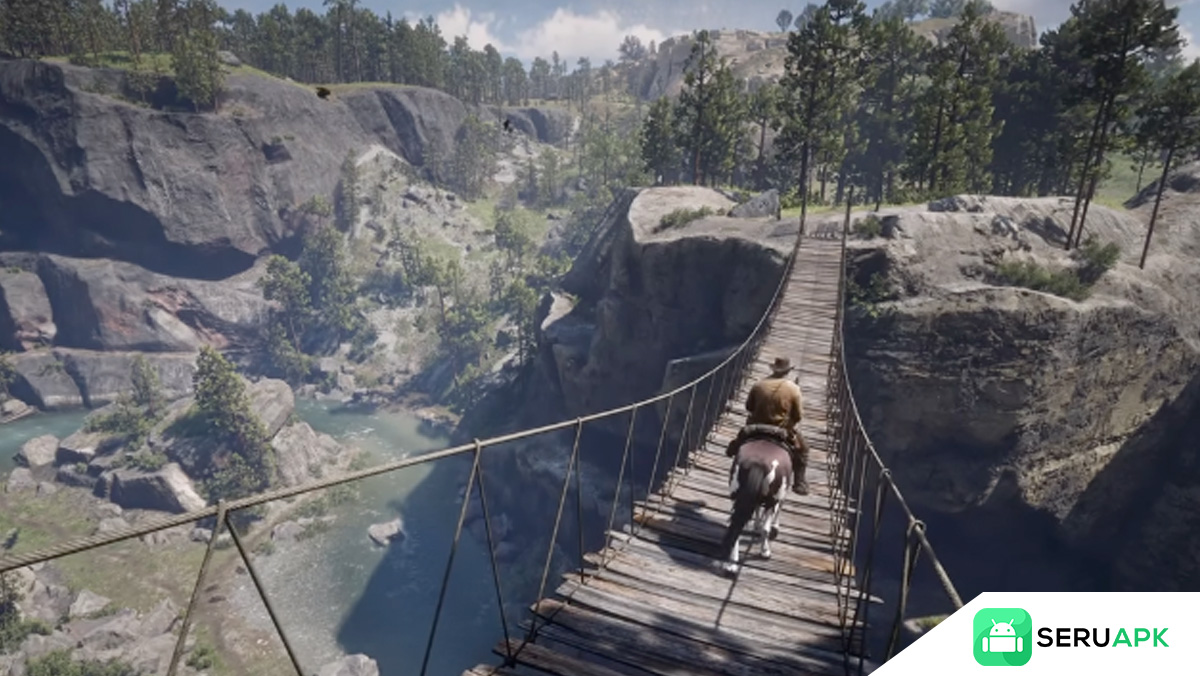Click the SeruAPK logo watermark

pos(1070,637)
